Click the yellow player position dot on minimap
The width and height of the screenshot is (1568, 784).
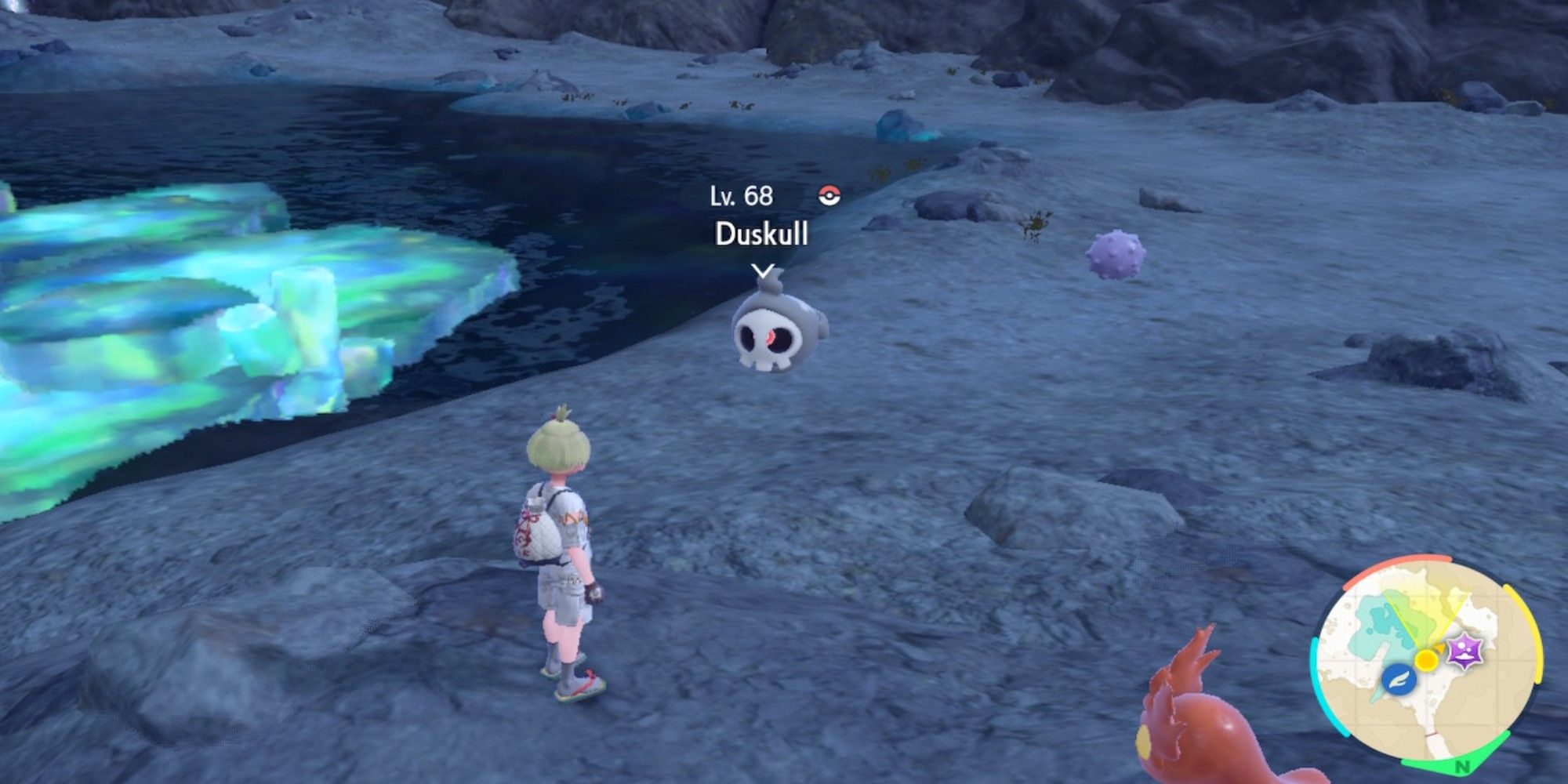(x=1426, y=659)
